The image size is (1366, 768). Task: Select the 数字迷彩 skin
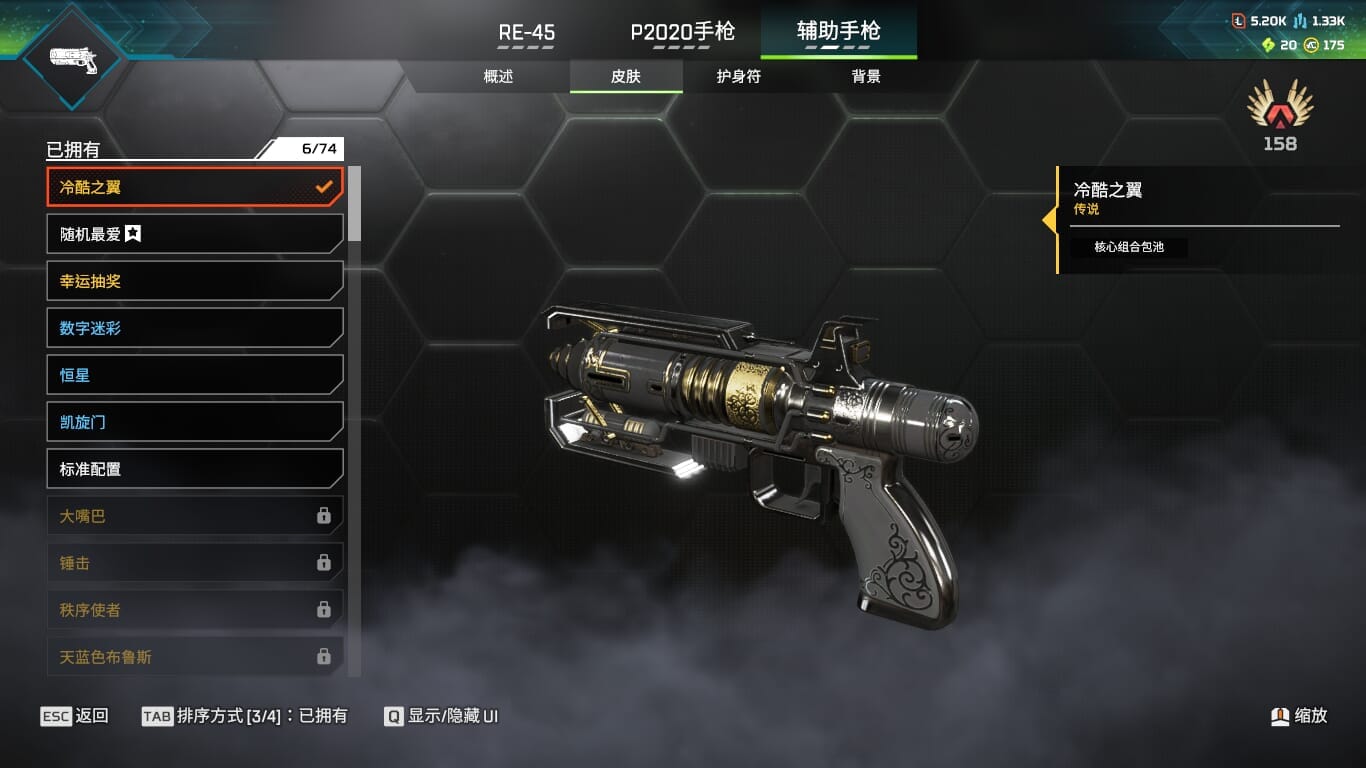click(x=195, y=328)
